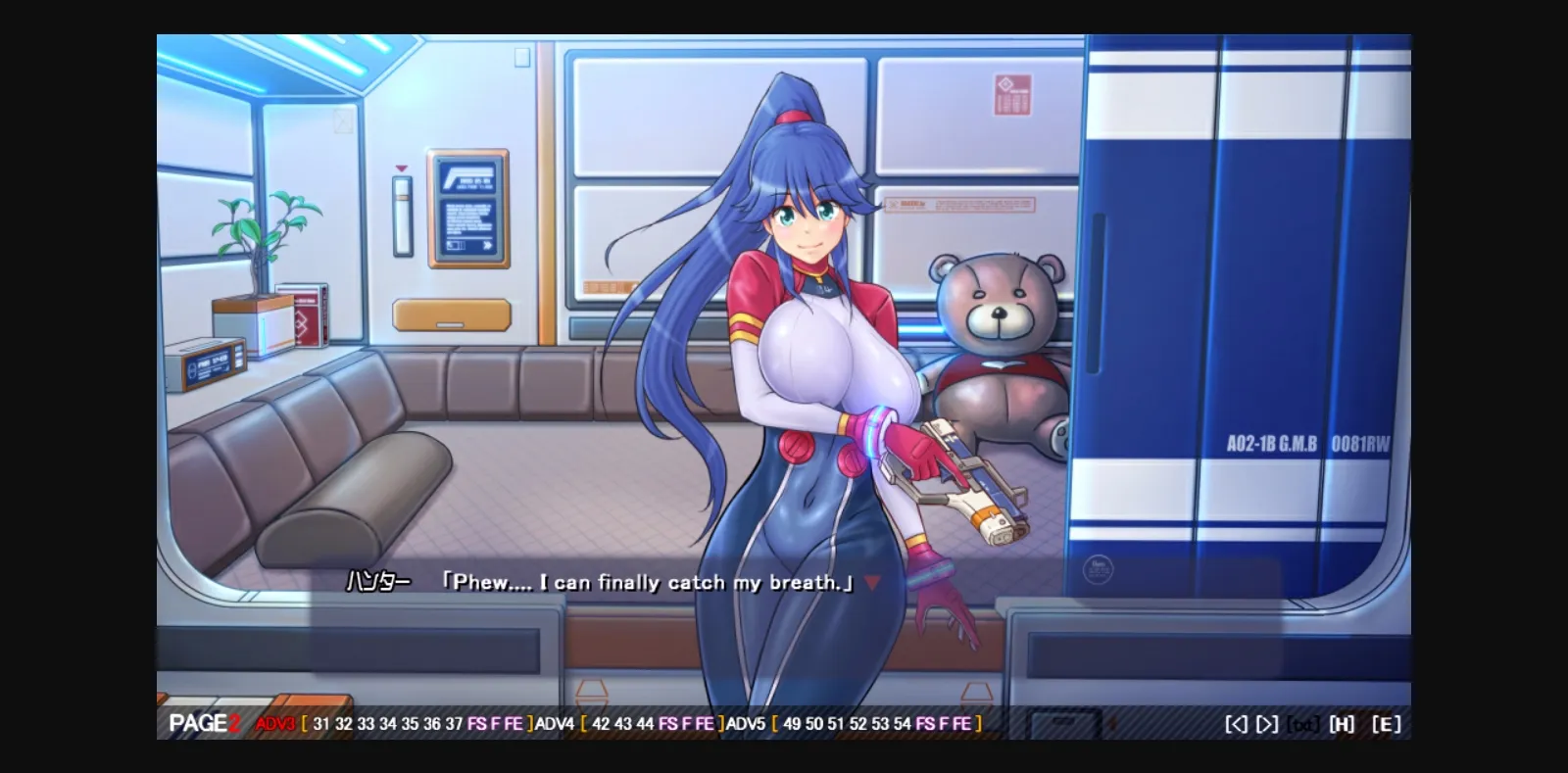Click the white bracket after ADV3's FE entry

[528, 723]
